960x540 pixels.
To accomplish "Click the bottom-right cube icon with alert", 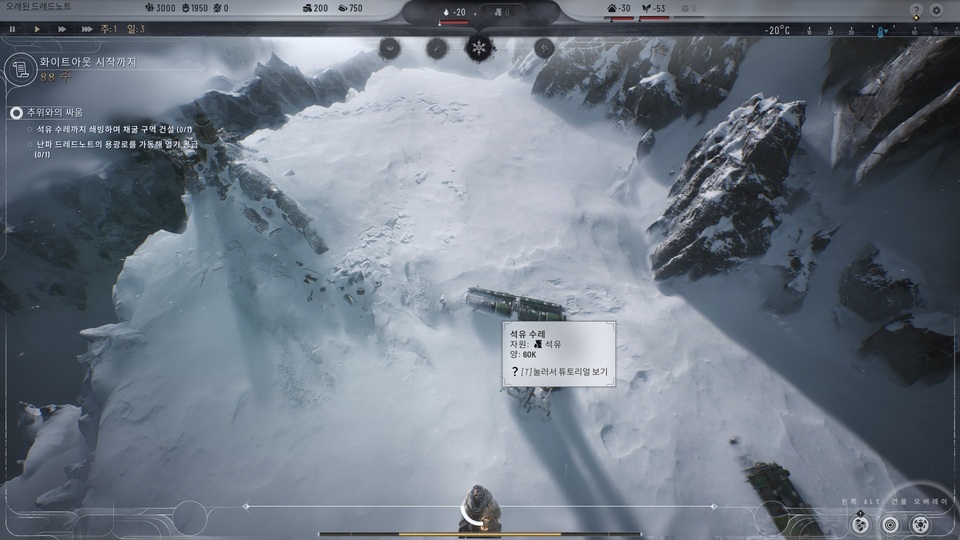I will coord(860,523).
